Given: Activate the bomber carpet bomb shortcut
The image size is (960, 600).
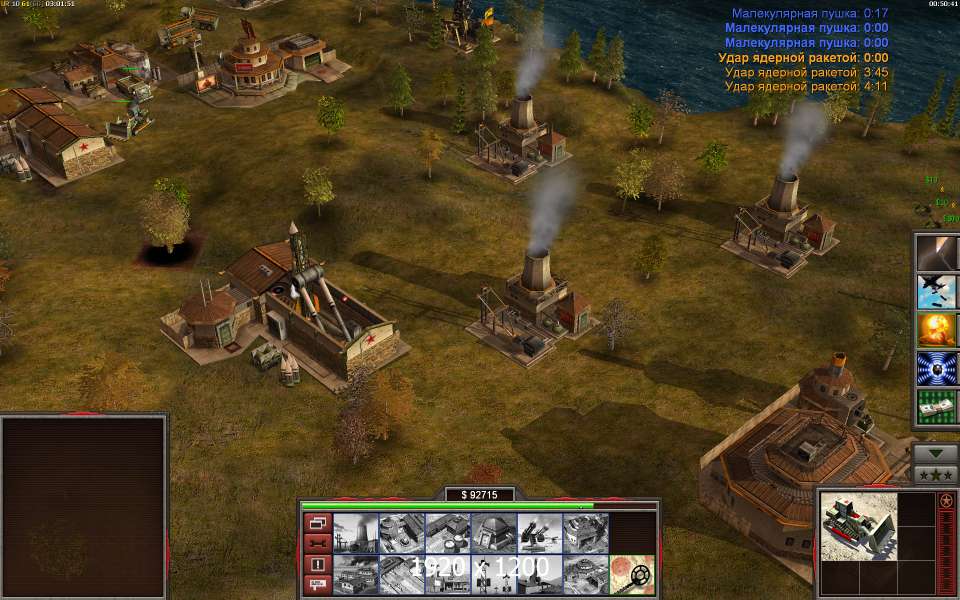Looking at the screenshot, I should pyautogui.click(x=936, y=291).
